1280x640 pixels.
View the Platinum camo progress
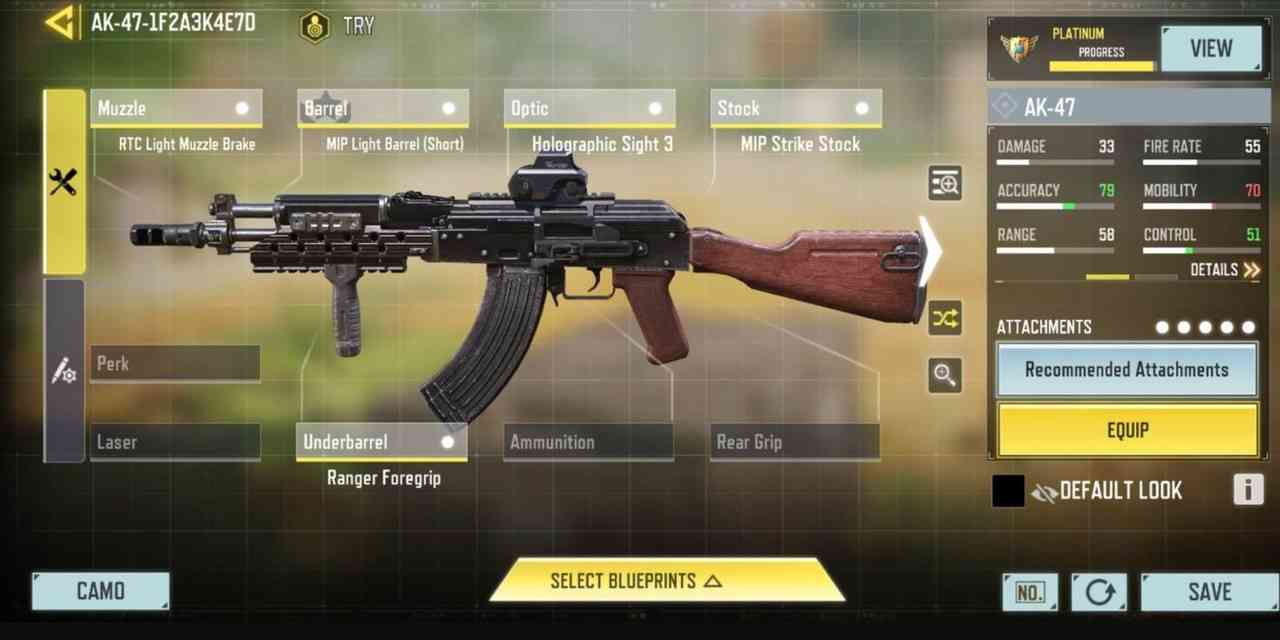[x=1210, y=48]
